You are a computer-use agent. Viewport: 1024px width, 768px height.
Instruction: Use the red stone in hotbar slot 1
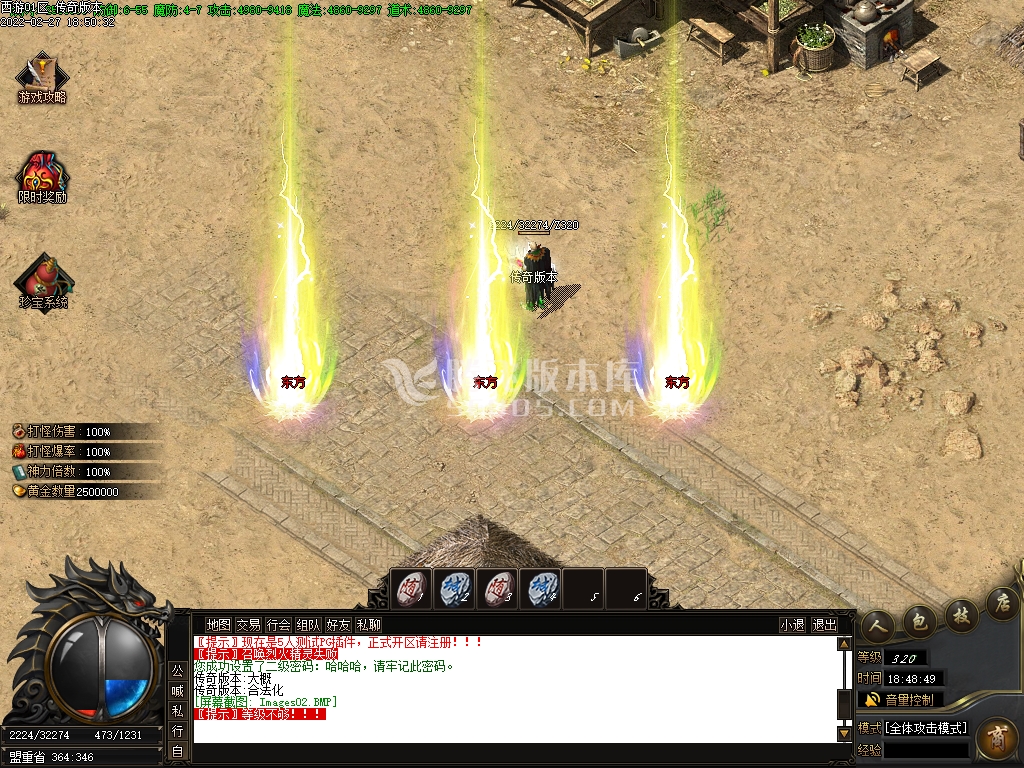coord(413,589)
